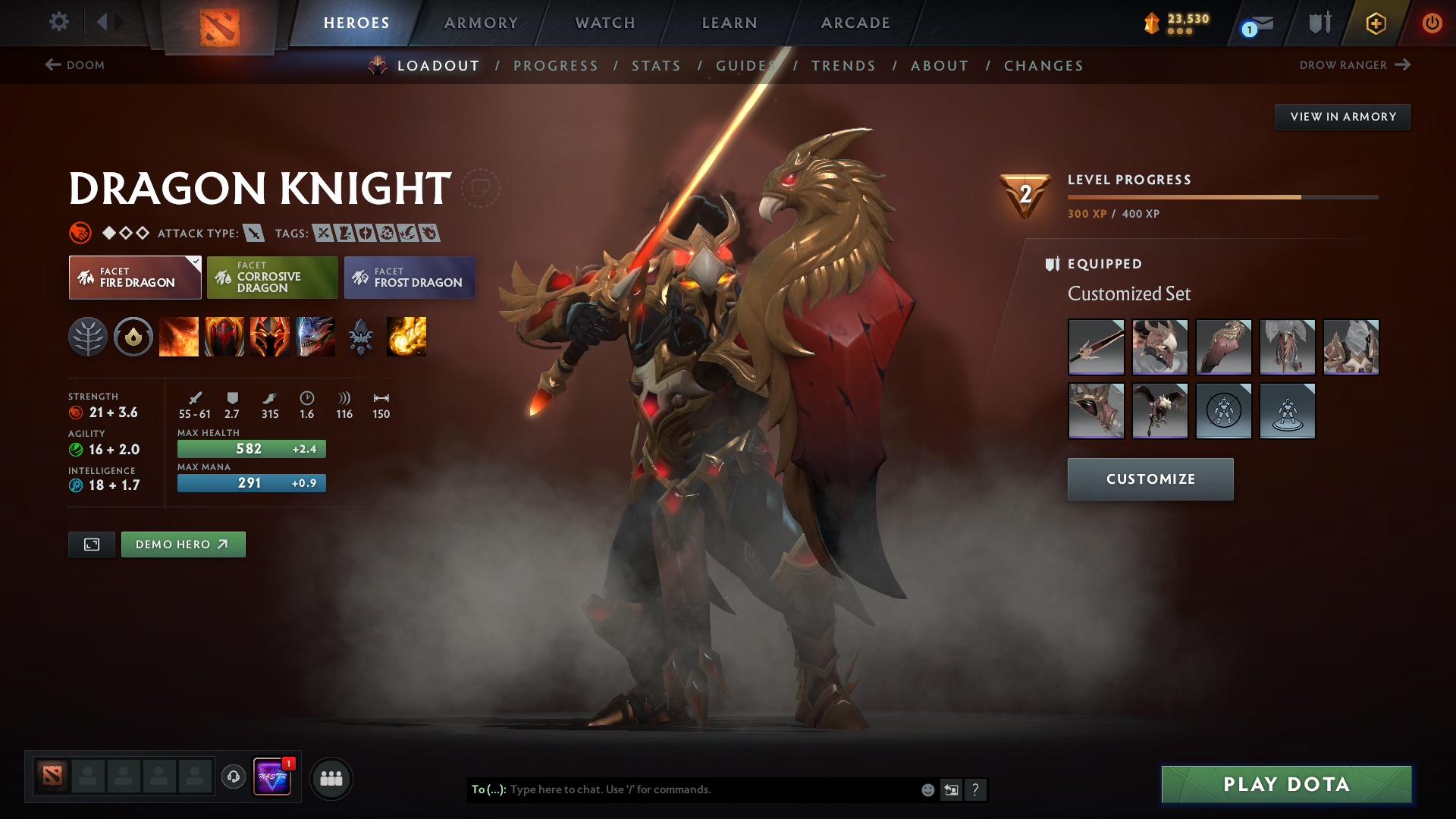
Task: Click the power/exit icon top right
Action: point(1432,23)
